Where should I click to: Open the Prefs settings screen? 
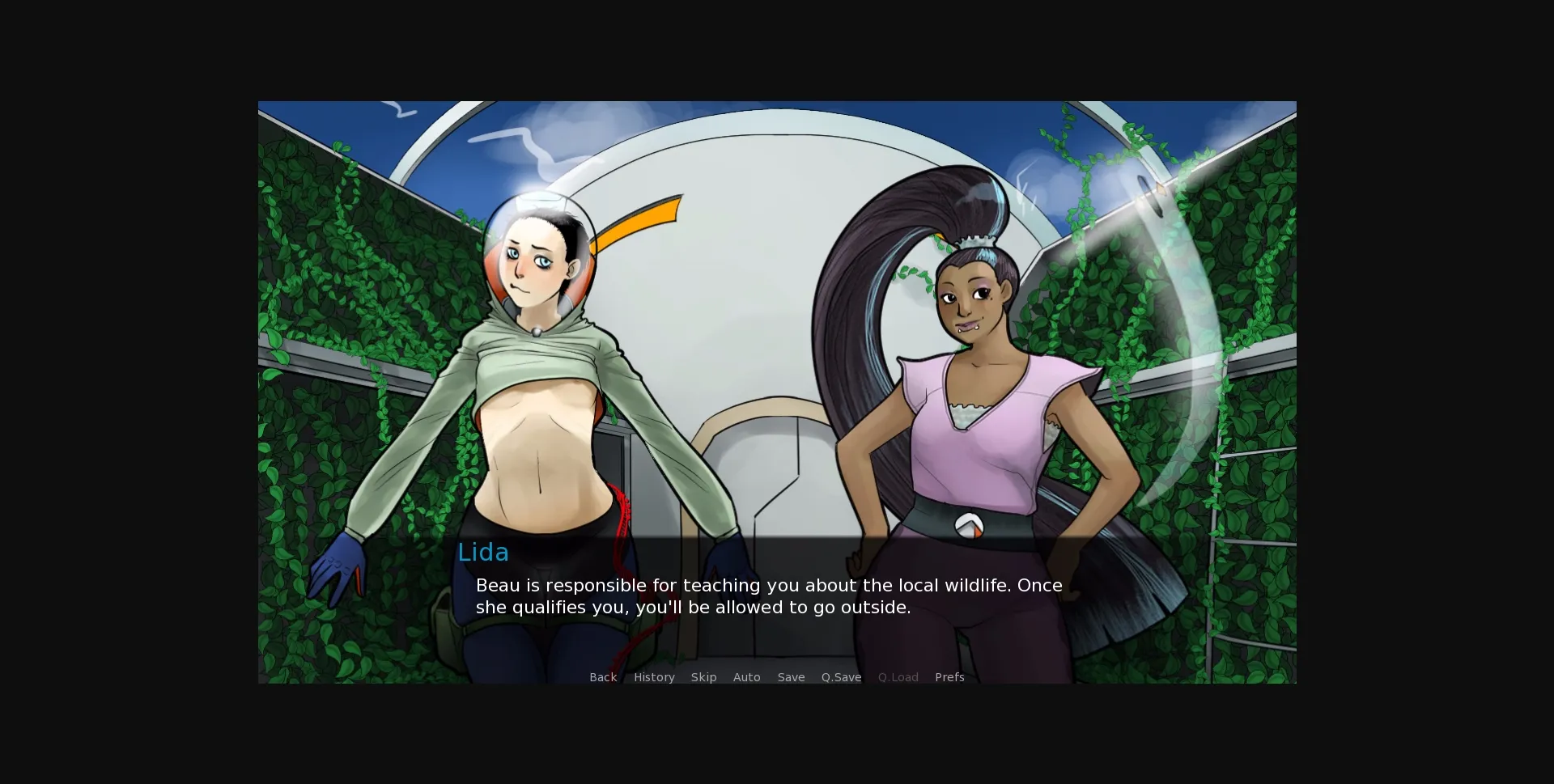tap(949, 677)
